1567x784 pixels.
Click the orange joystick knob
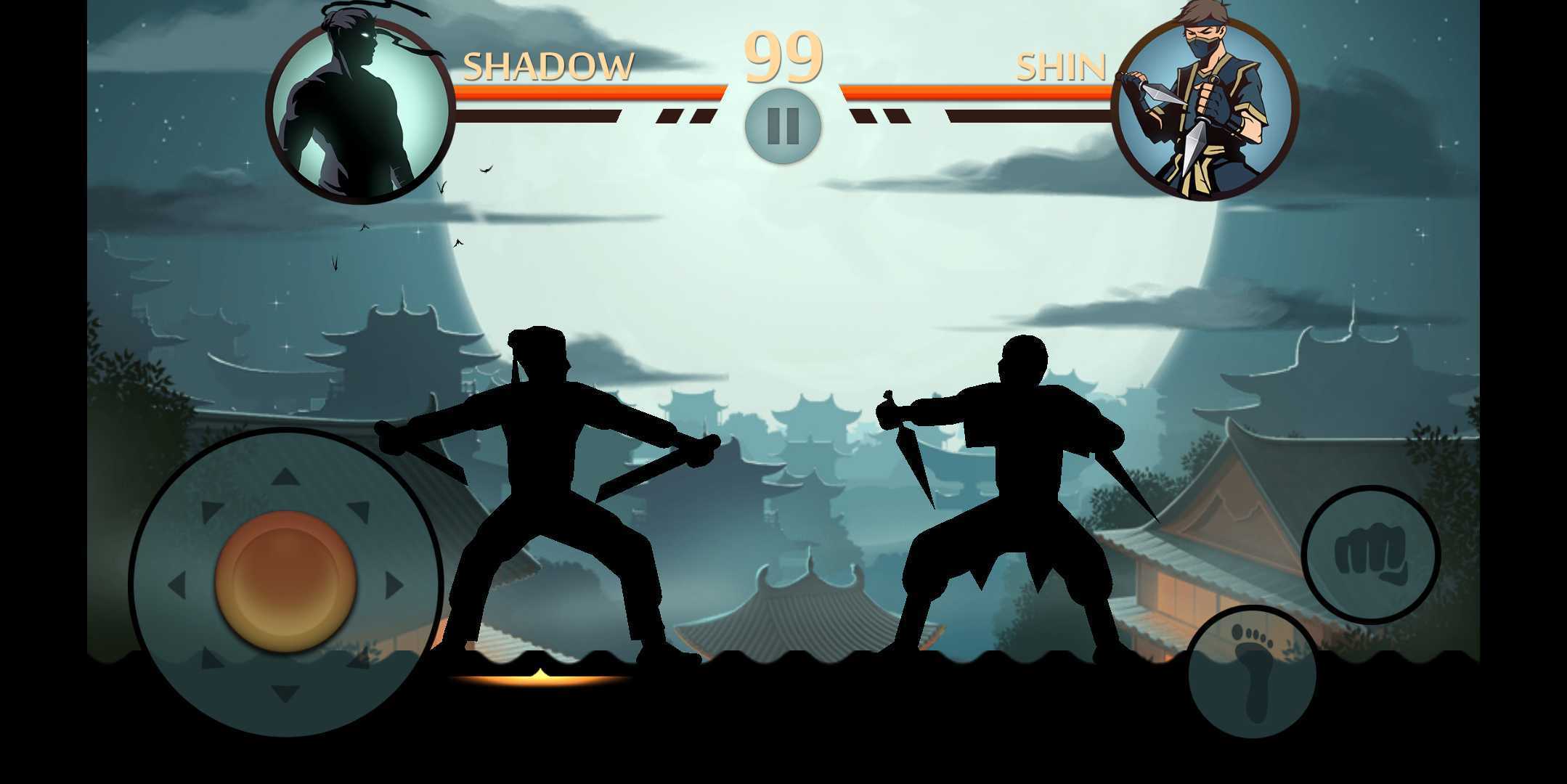coord(285,581)
